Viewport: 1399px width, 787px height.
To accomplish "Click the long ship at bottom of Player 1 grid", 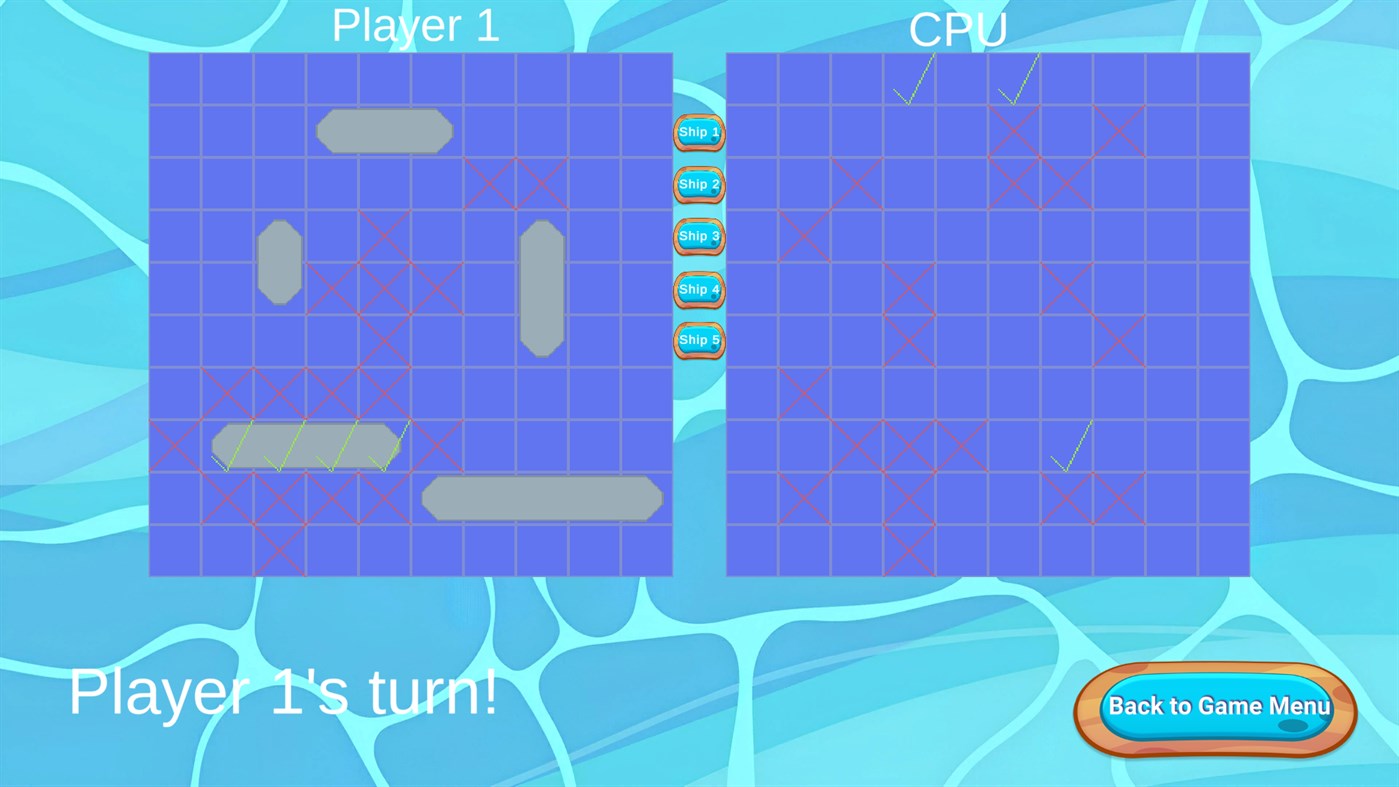I will pos(541,497).
